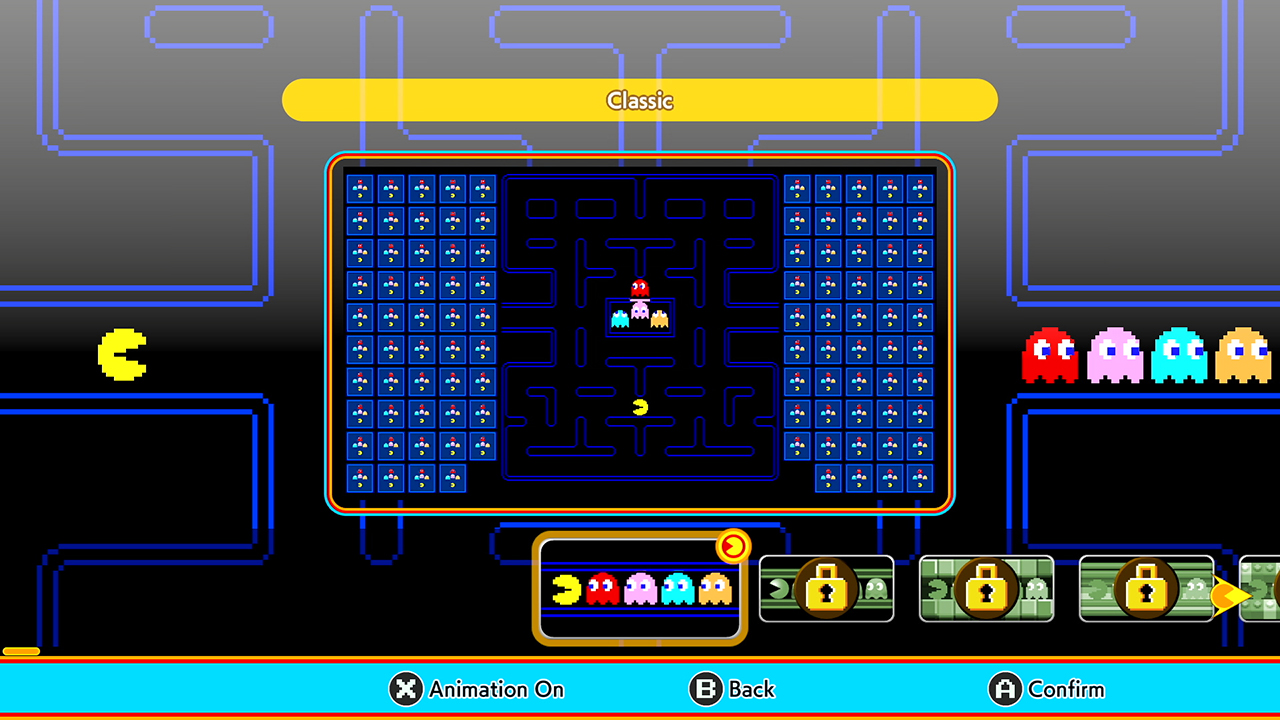The height and width of the screenshot is (720, 1280).
Task: Click the red ghost Blinky on the right
Action: (1051, 355)
